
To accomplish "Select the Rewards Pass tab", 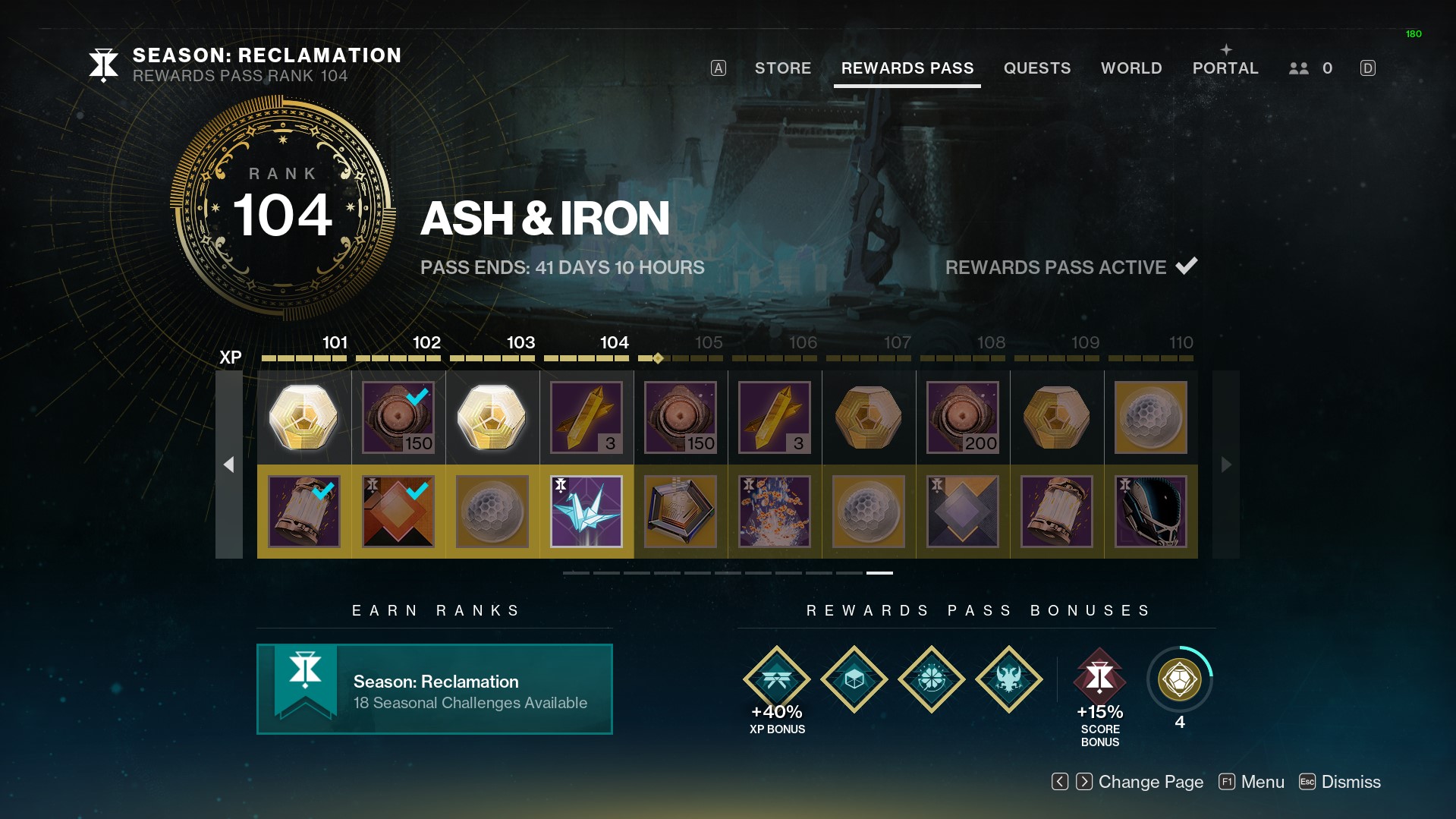I will 907,68.
